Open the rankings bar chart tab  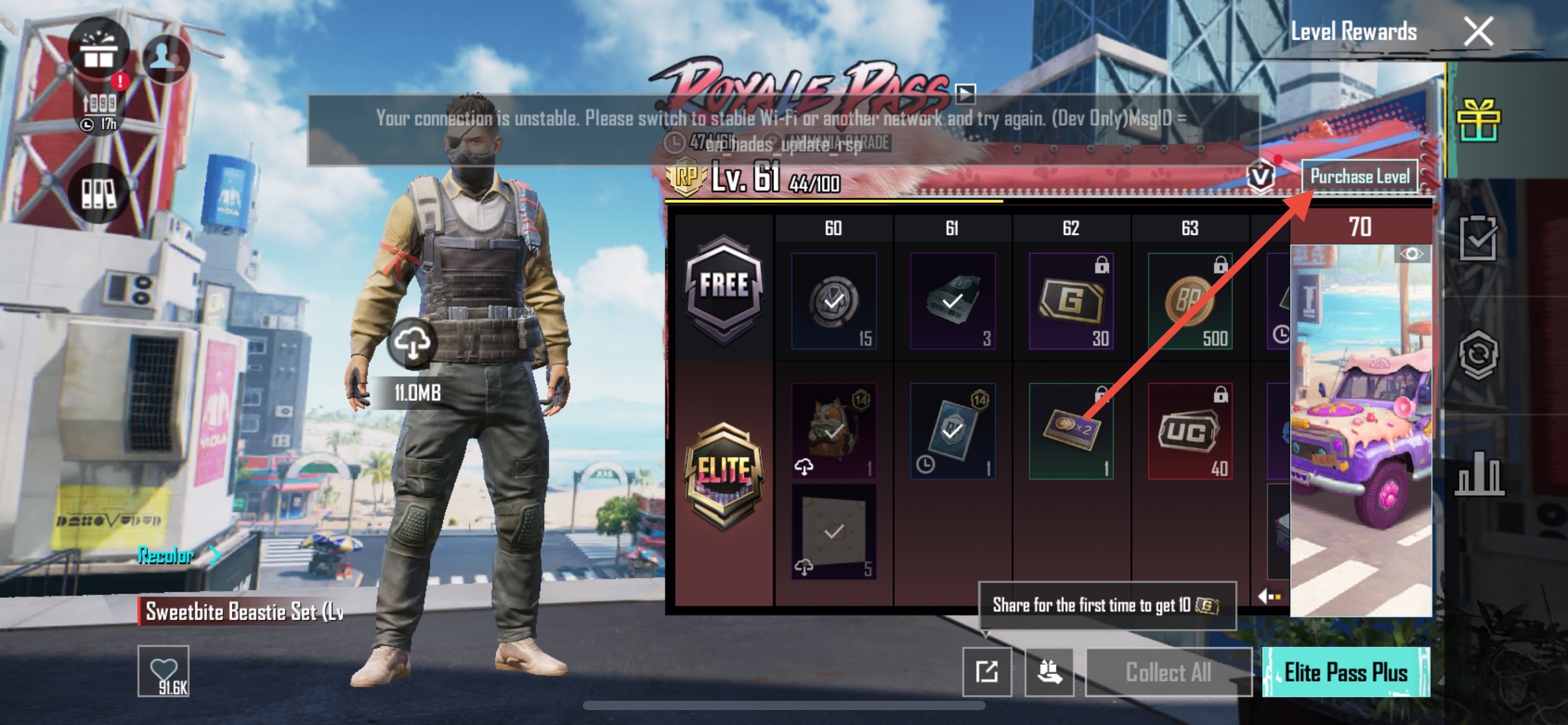pyautogui.click(x=1478, y=475)
